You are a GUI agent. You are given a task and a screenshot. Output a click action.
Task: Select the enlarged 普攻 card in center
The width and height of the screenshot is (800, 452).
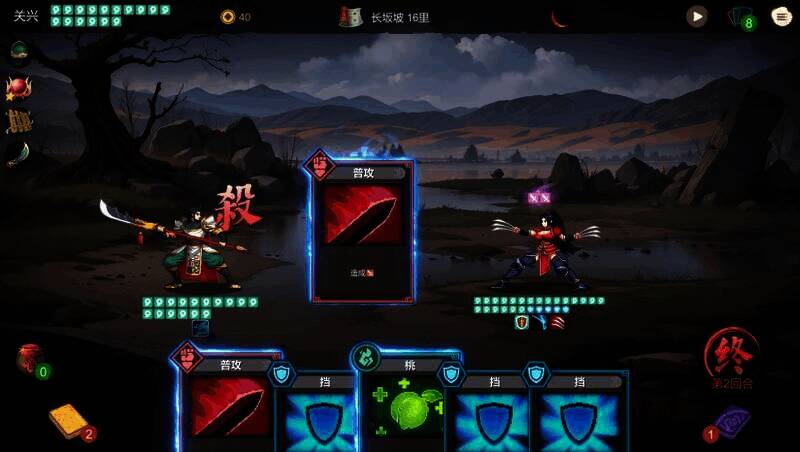[x=362, y=231]
